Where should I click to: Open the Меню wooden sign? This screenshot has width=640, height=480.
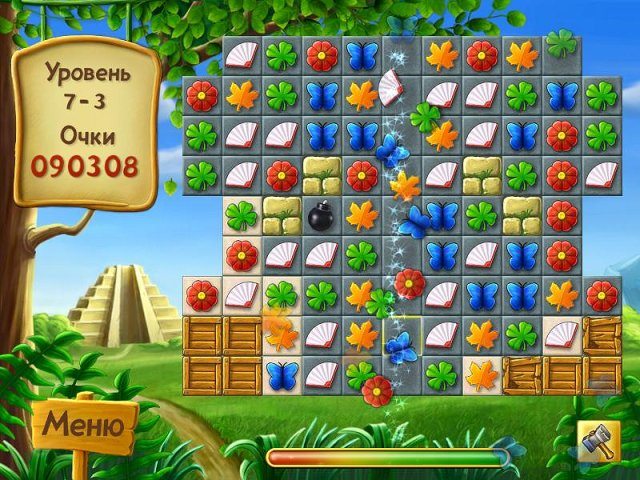85,426
